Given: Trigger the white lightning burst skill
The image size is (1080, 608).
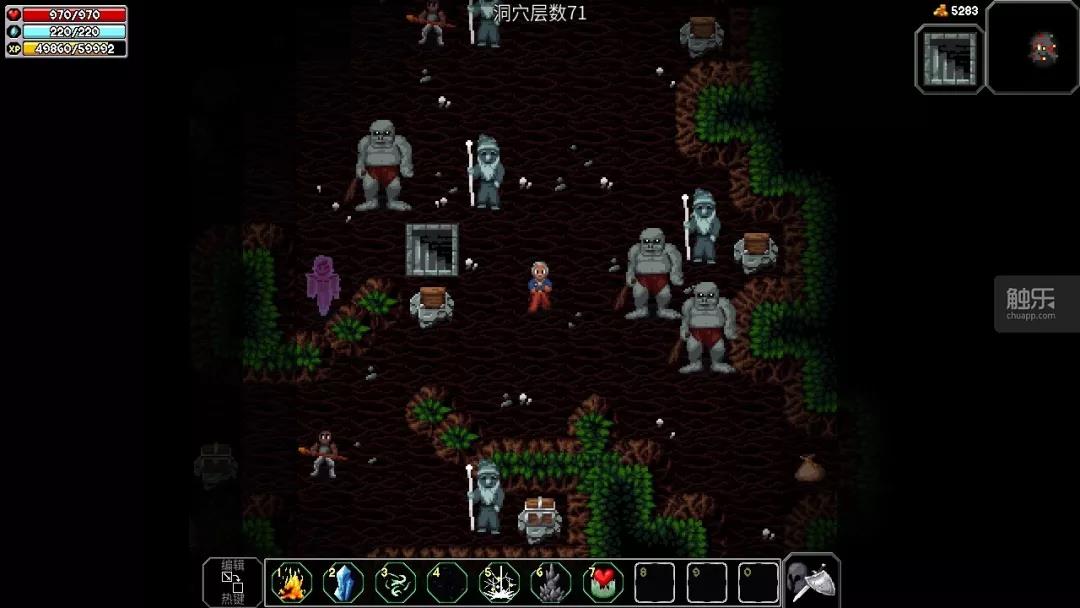Looking at the screenshot, I should tap(499, 583).
